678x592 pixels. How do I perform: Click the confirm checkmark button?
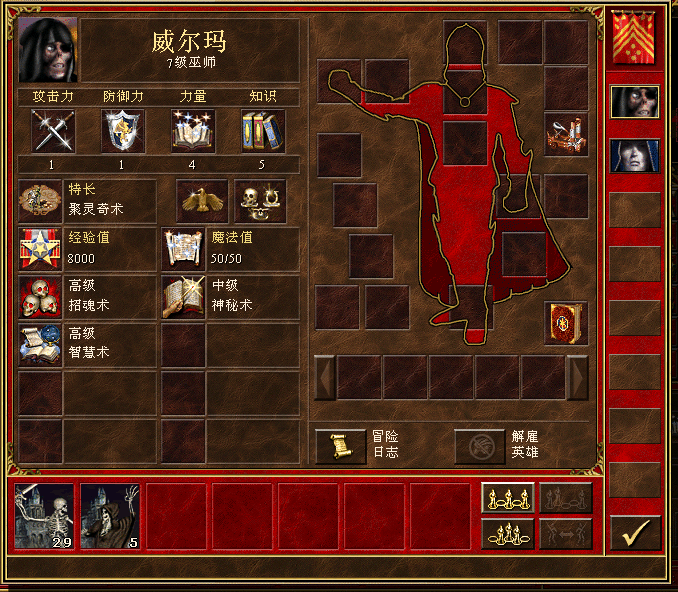[634, 533]
